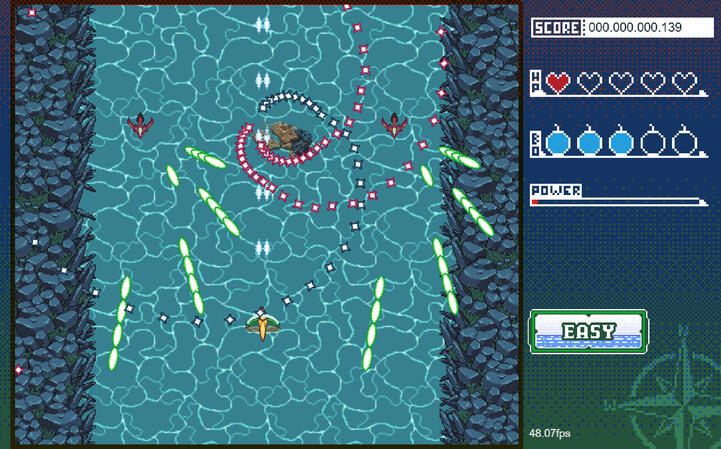This screenshot has height=449, width=721.
Task: Click the EASY difficulty badge
Action: (588, 331)
